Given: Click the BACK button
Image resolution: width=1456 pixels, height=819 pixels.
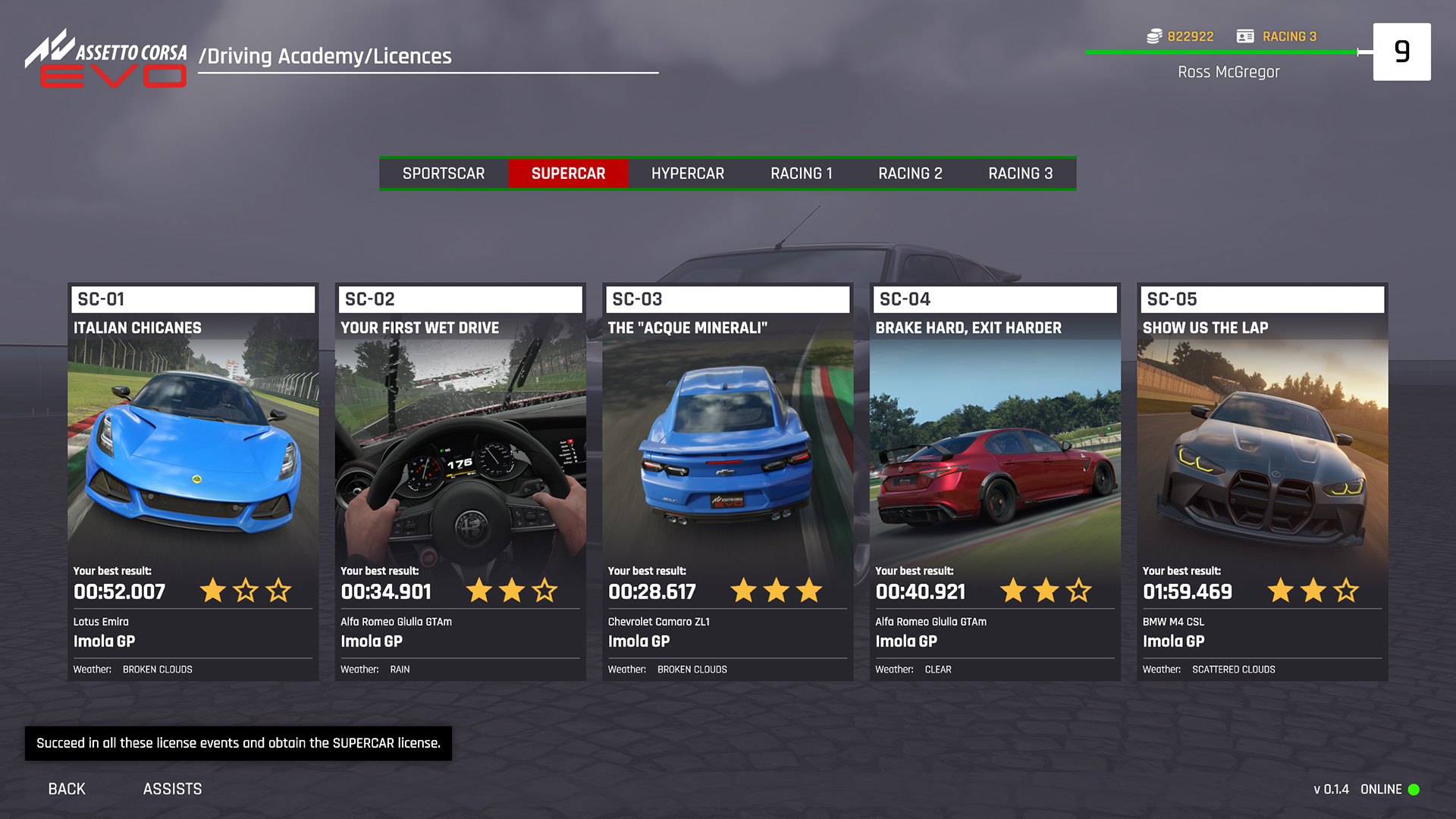Looking at the screenshot, I should [66, 789].
